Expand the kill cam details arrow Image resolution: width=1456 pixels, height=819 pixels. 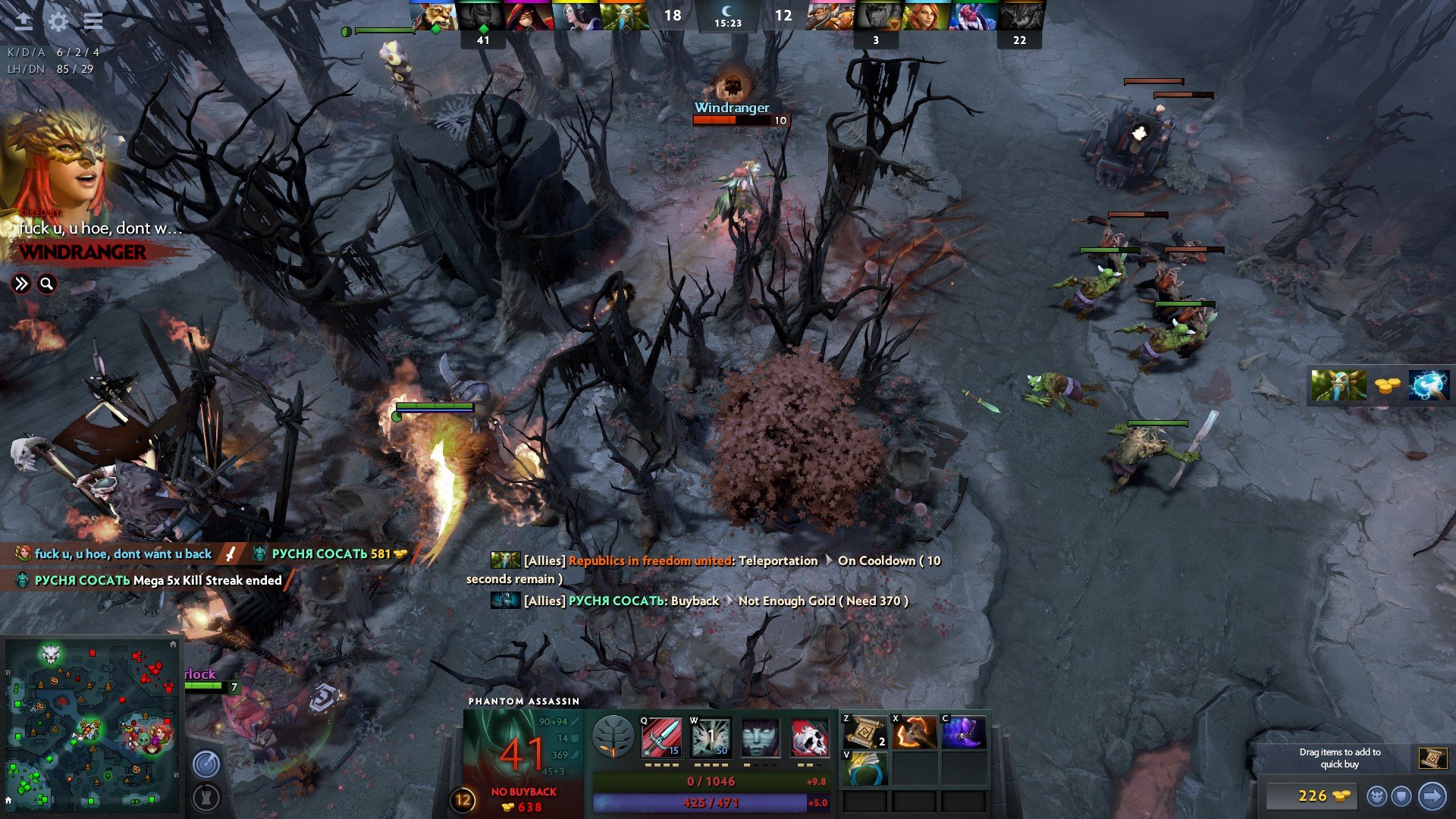(x=21, y=284)
